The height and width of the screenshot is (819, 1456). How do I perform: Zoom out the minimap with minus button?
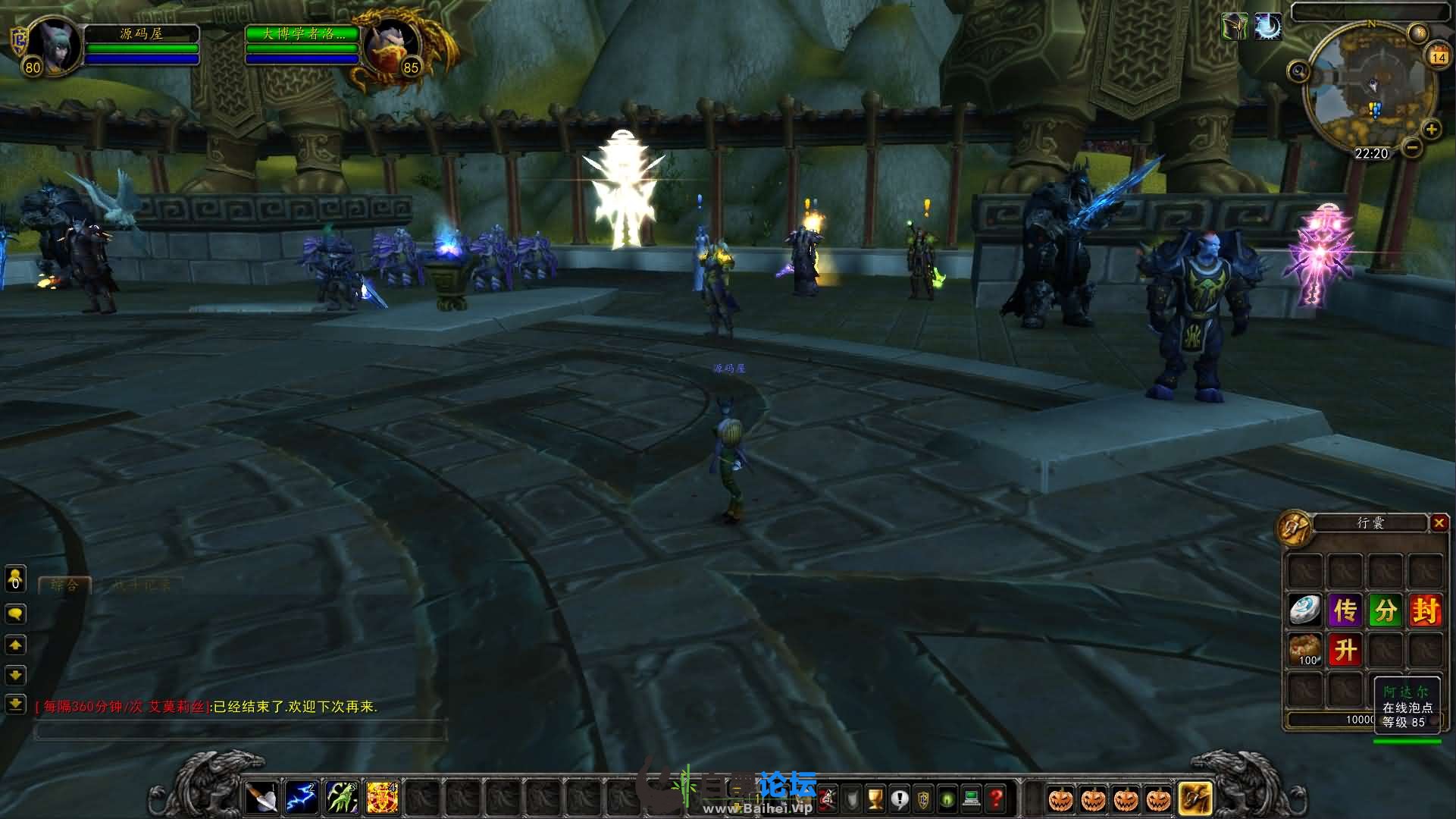point(1411,148)
